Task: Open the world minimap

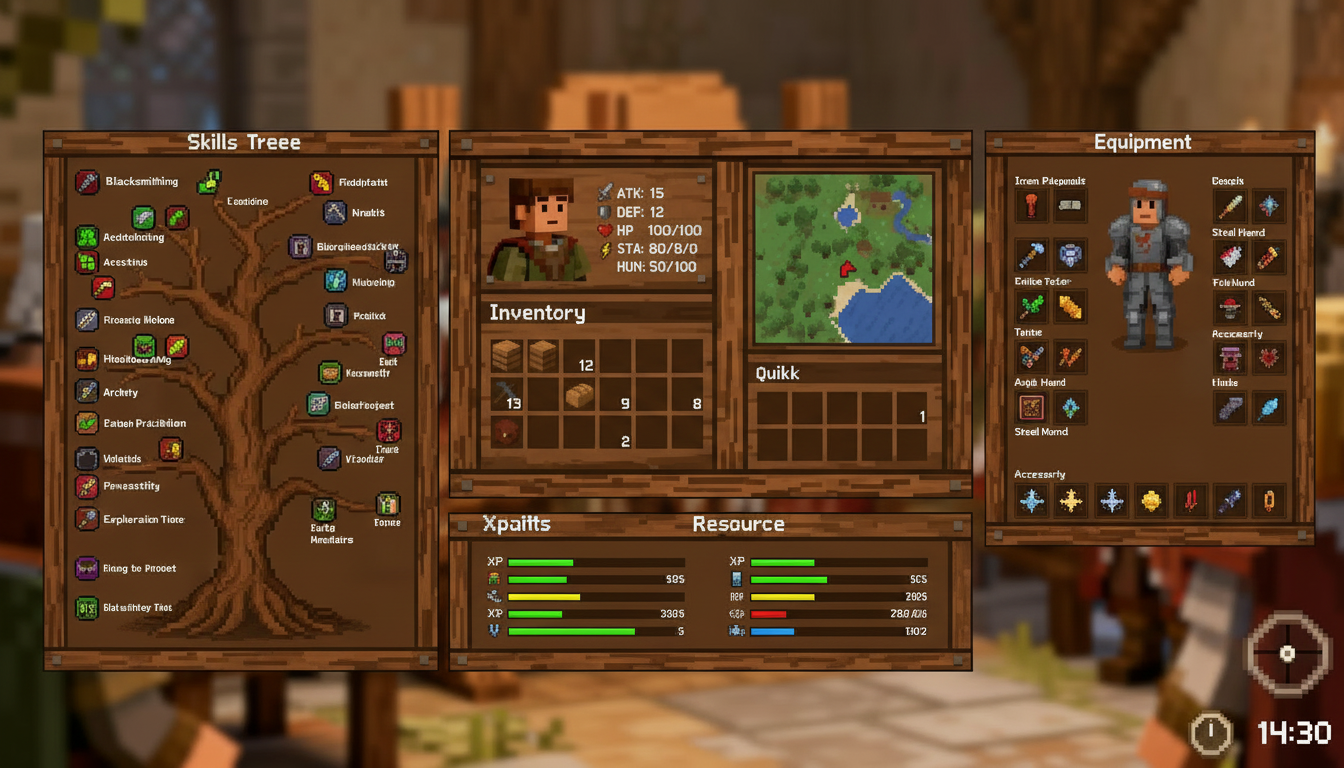Action: coord(843,258)
